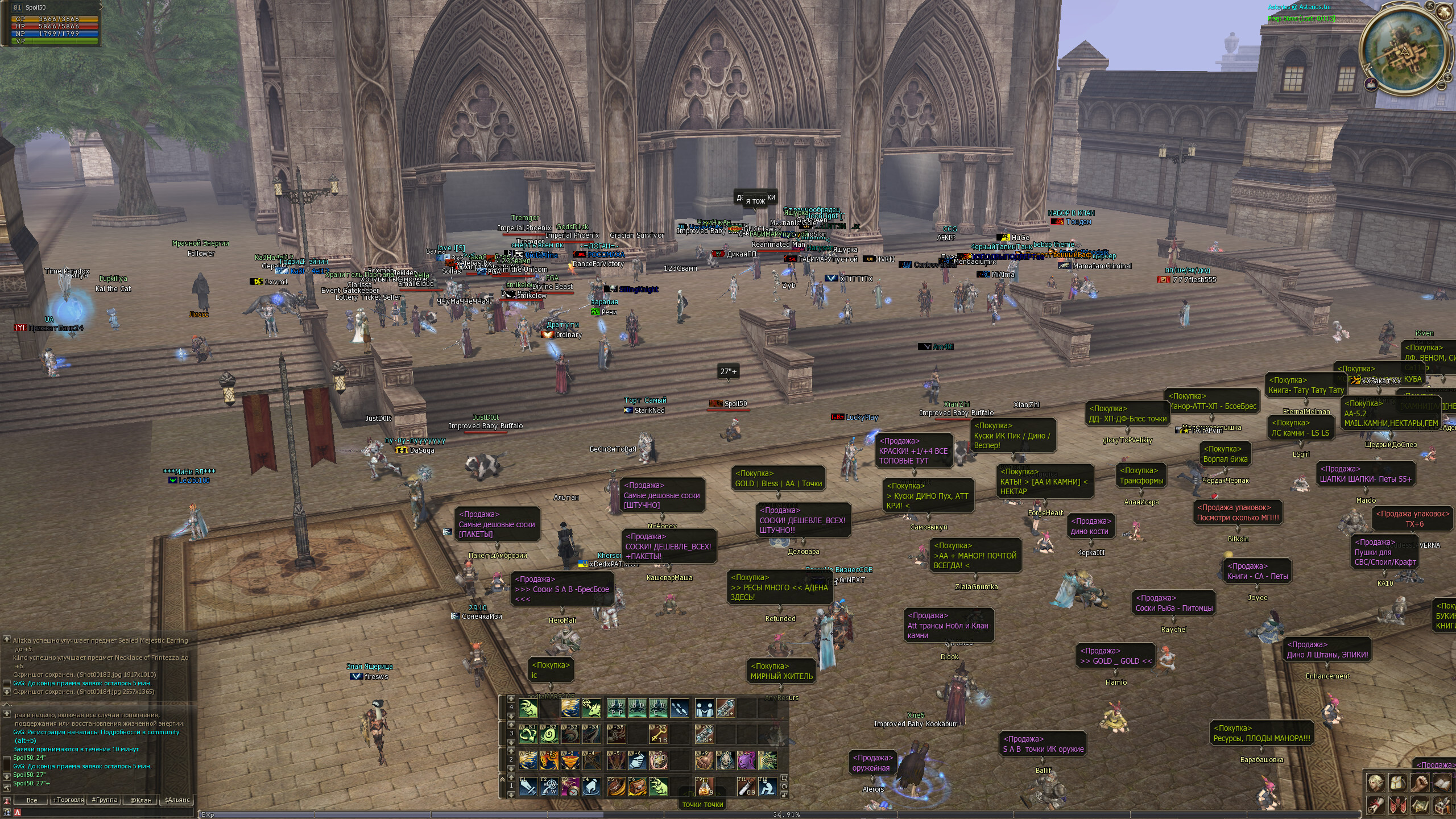Open the inventory backpack menu icon
The image size is (1456, 819).
click(x=1398, y=783)
